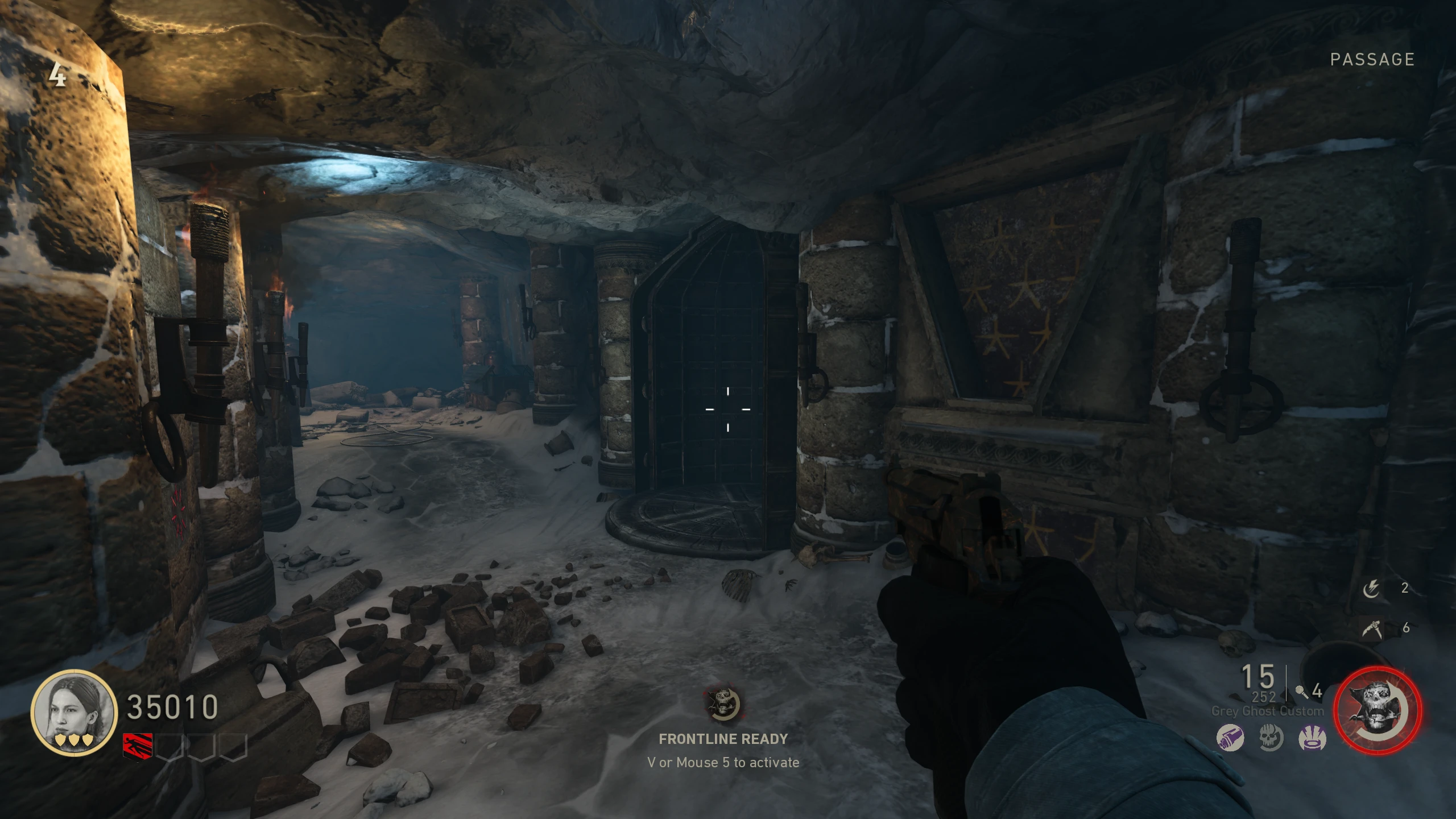Select the purple flashlight mod icon

coord(1230,739)
